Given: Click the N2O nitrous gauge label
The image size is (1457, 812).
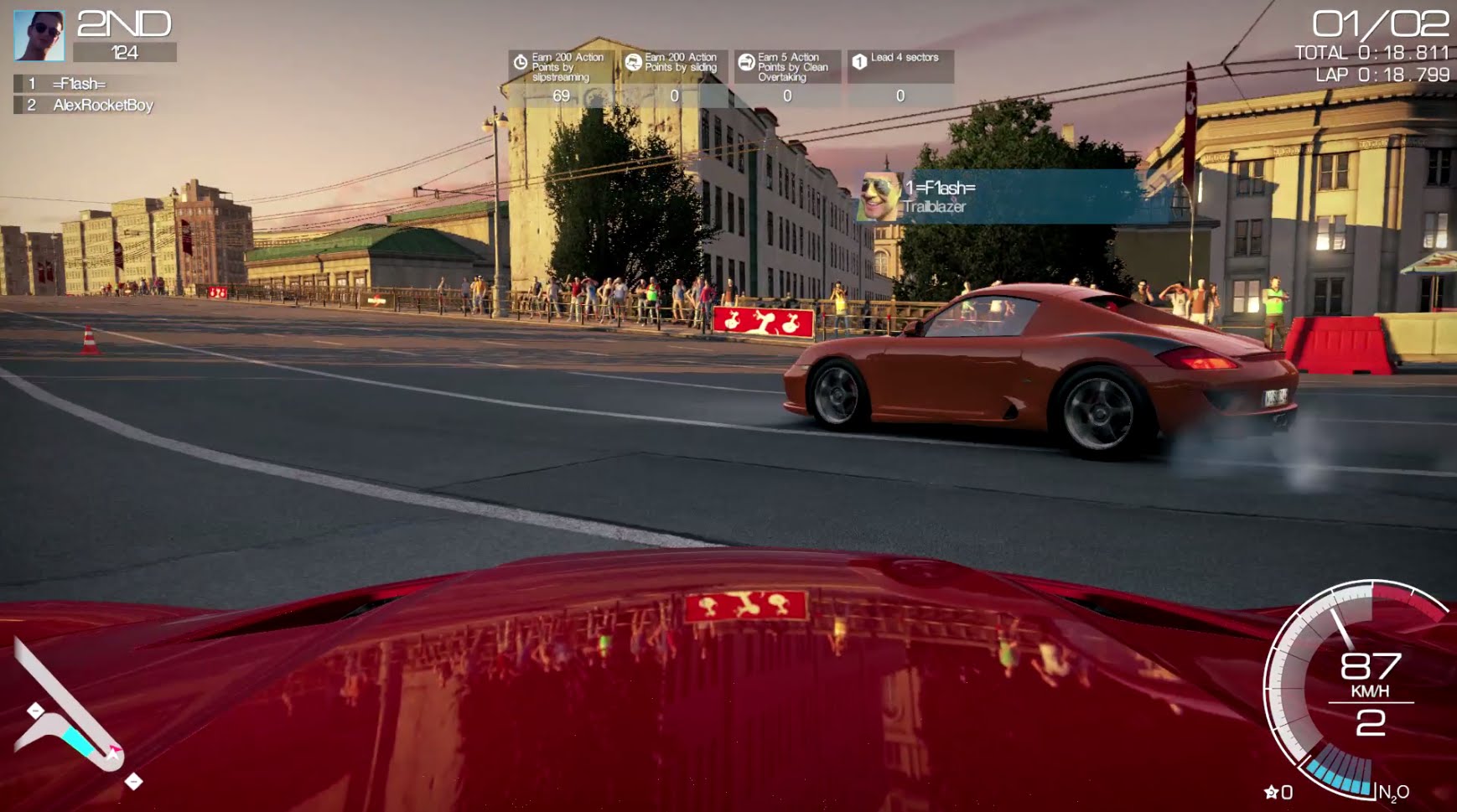Looking at the screenshot, I should (x=1393, y=792).
